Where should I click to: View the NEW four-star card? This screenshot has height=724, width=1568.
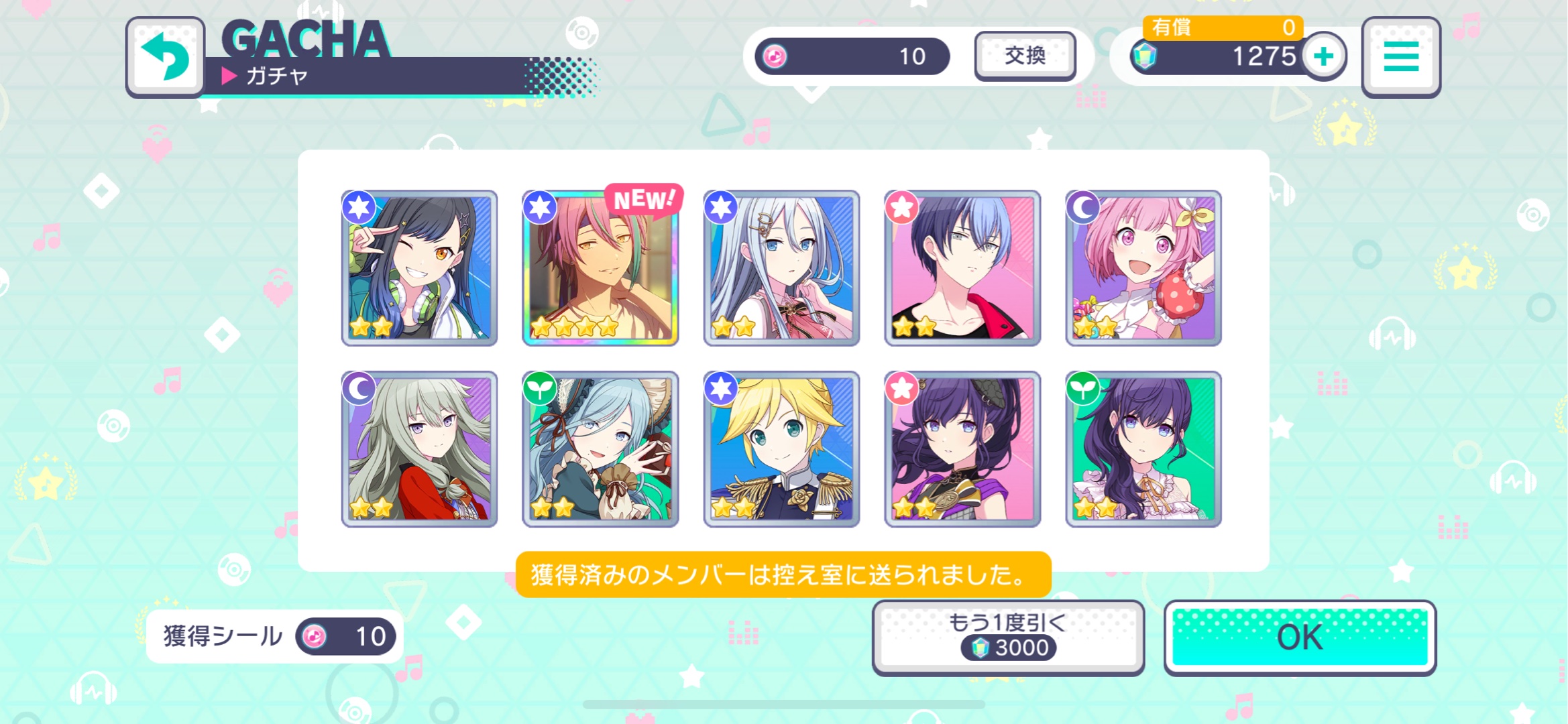(600, 268)
